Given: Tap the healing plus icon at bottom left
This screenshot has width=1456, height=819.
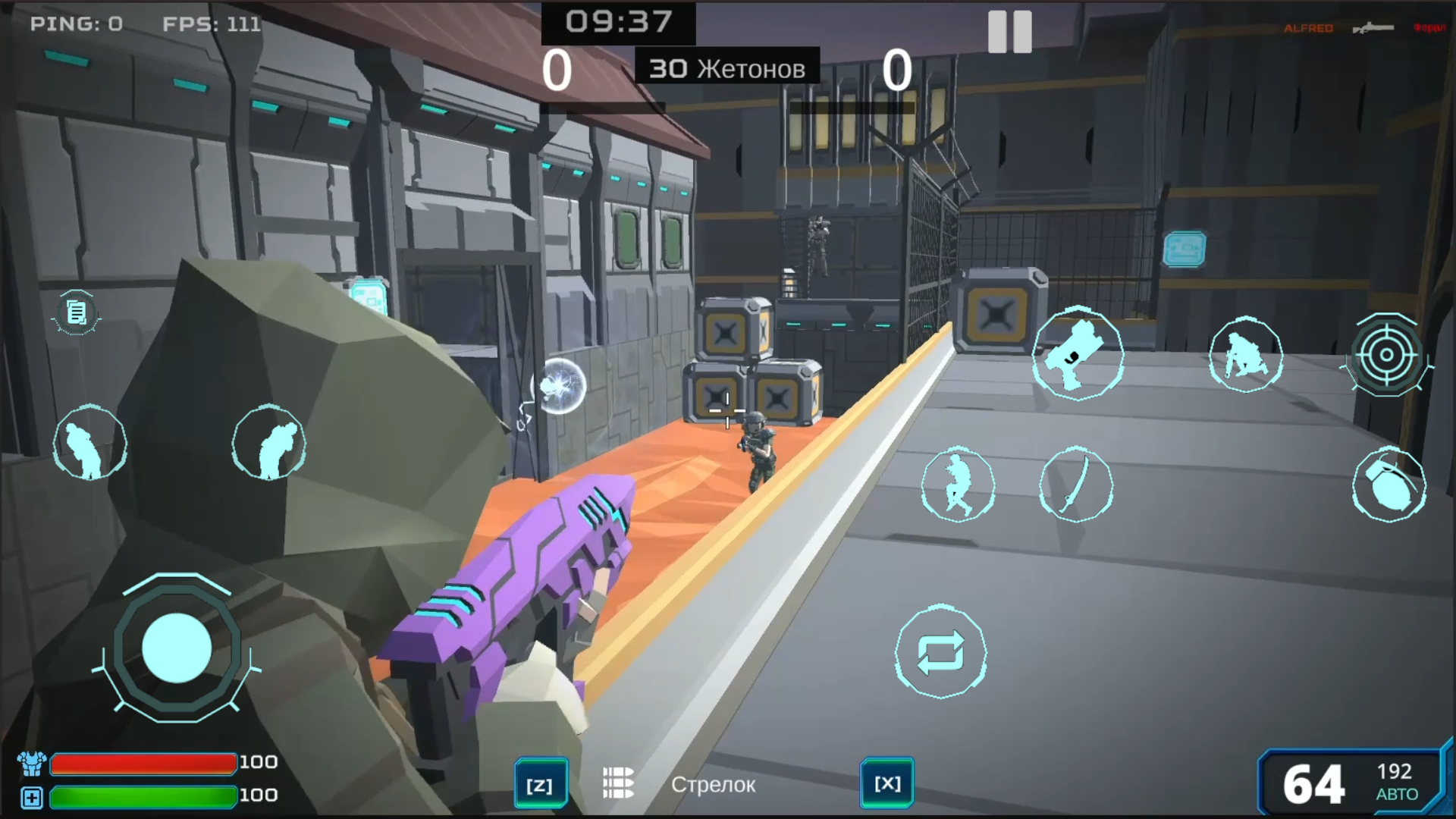Looking at the screenshot, I should click(x=32, y=795).
